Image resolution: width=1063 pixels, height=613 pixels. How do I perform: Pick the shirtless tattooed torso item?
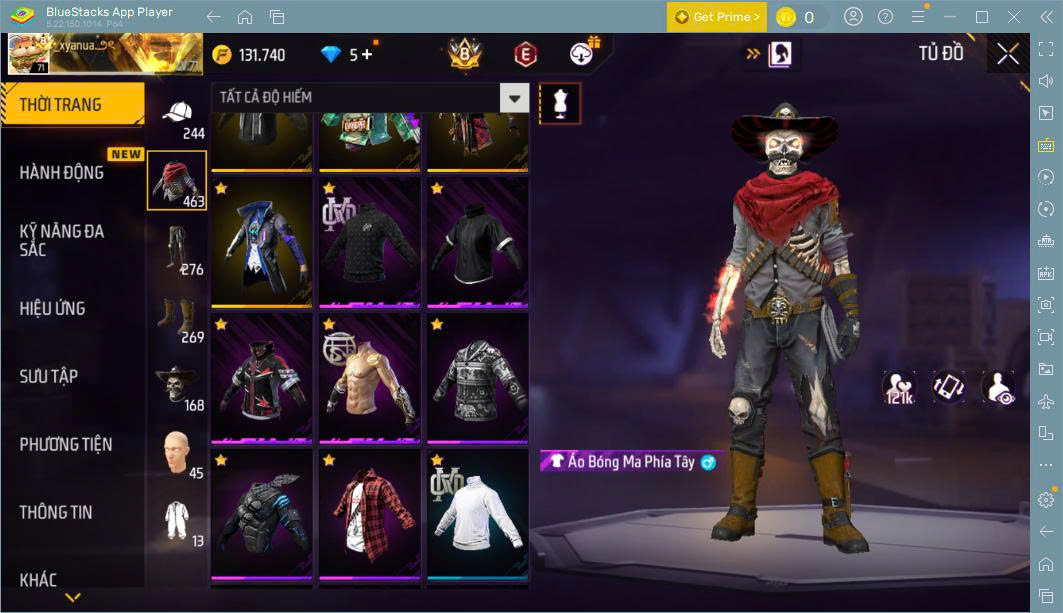(x=369, y=378)
